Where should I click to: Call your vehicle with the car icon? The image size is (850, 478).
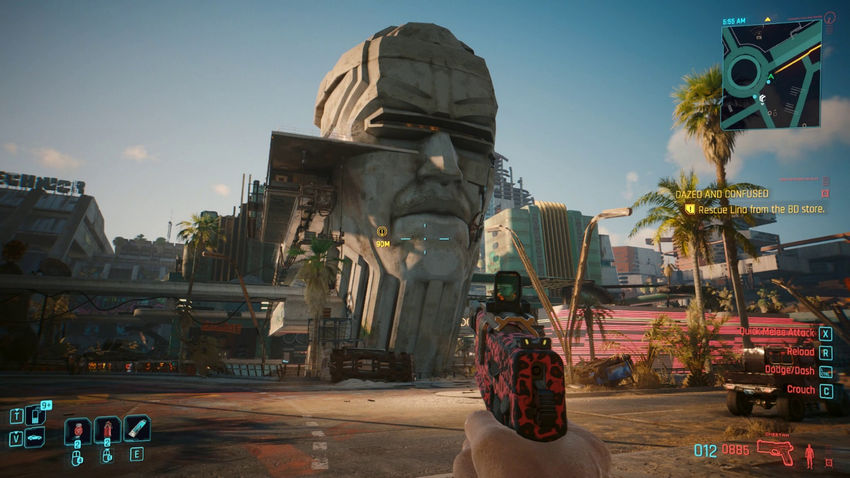click(x=34, y=437)
